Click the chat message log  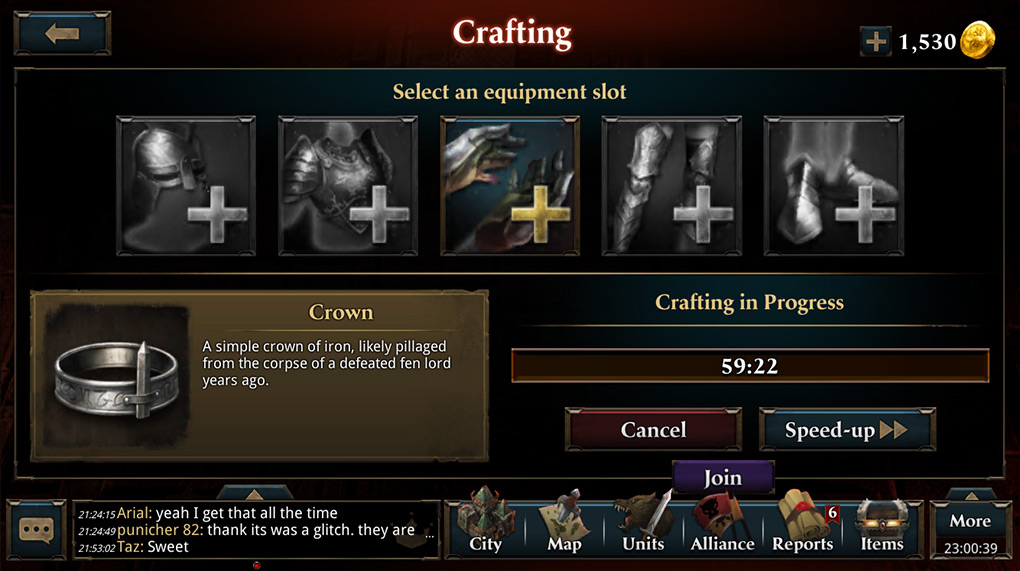255,529
